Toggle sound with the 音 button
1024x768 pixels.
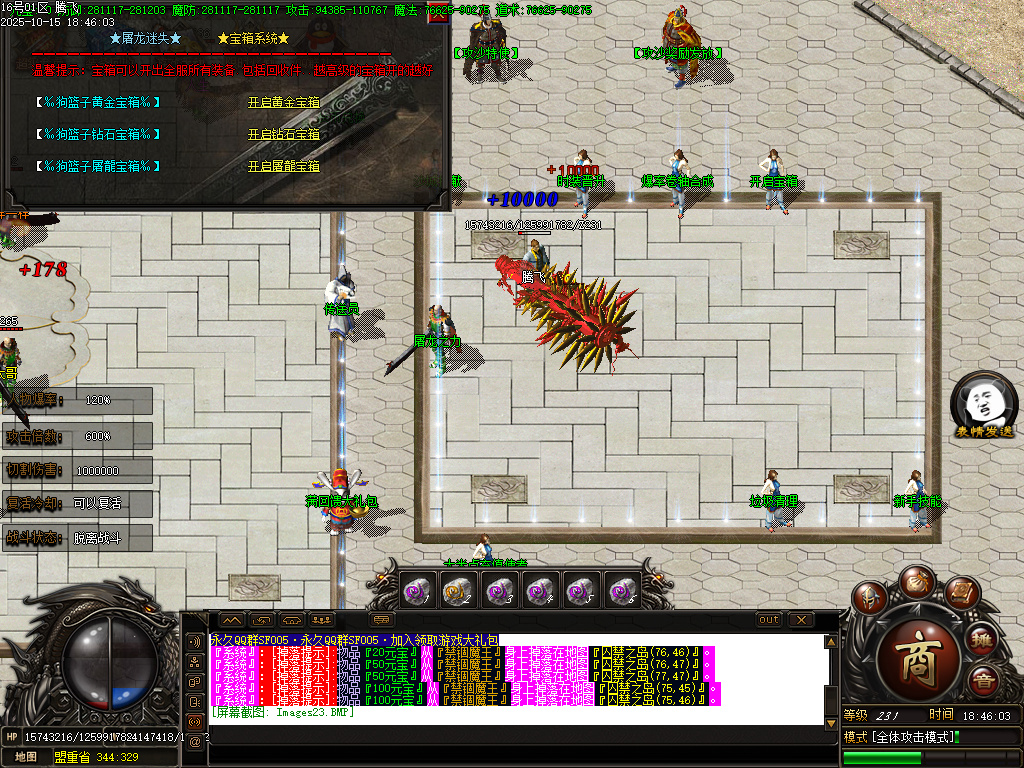click(x=983, y=682)
